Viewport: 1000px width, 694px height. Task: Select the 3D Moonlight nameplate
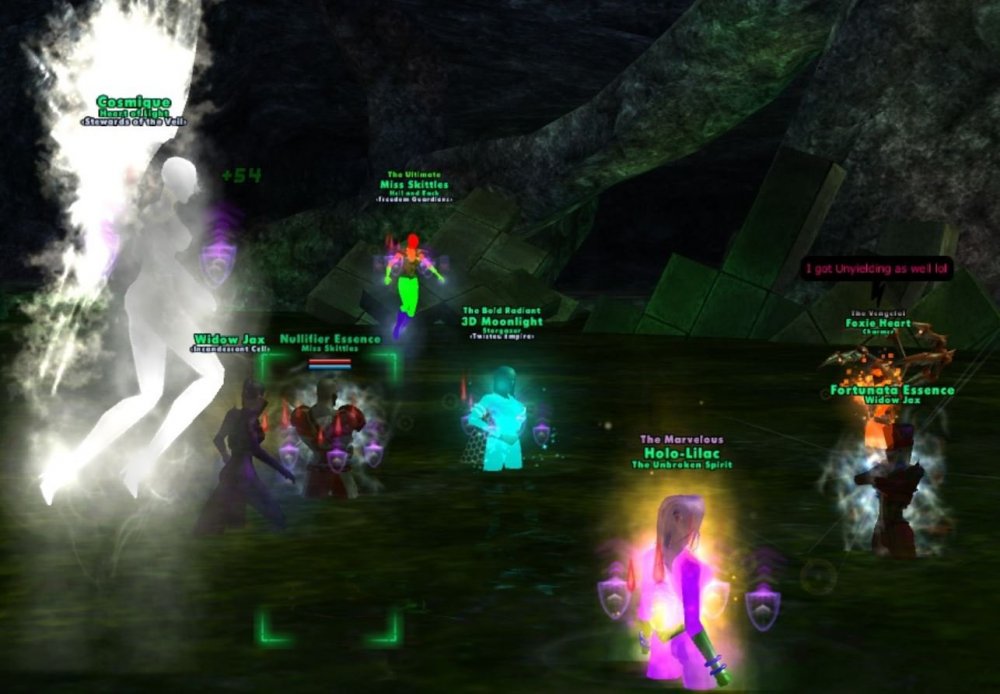pyautogui.click(x=502, y=323)
